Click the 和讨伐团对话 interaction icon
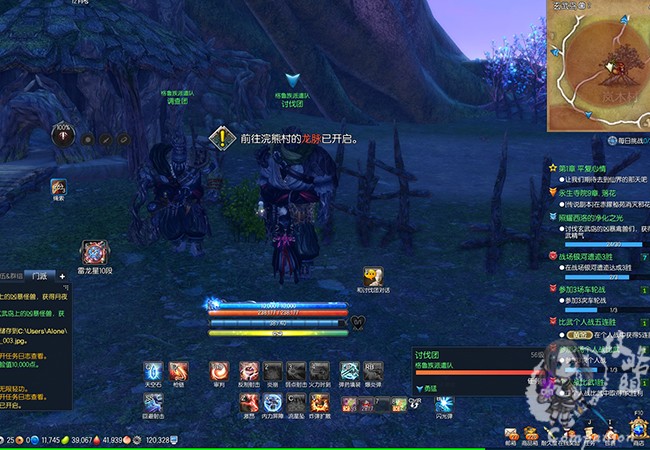This screenshot has height=450, width=650. pos(372,275)
